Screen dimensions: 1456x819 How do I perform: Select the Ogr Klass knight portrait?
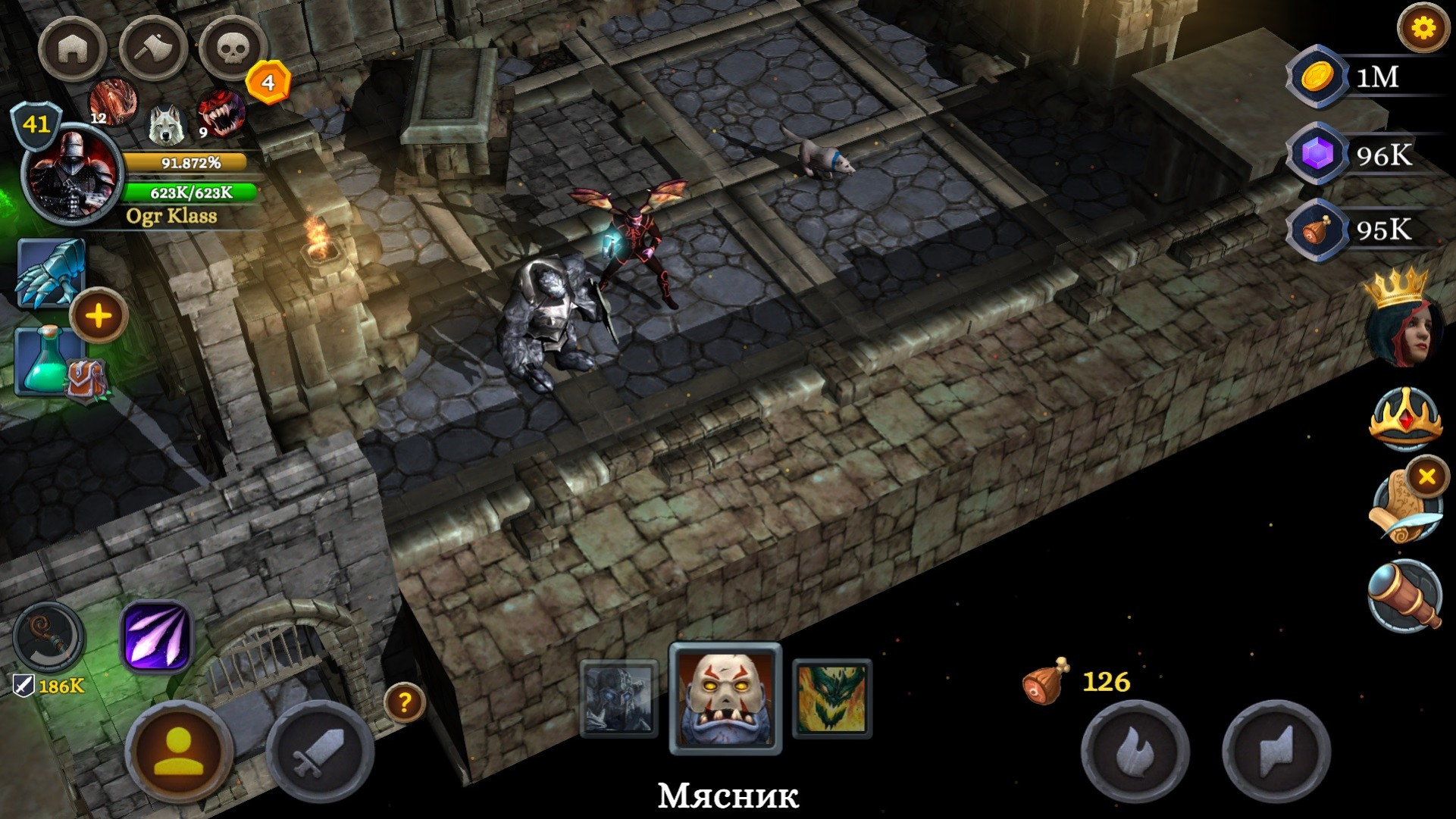(71, 176)
